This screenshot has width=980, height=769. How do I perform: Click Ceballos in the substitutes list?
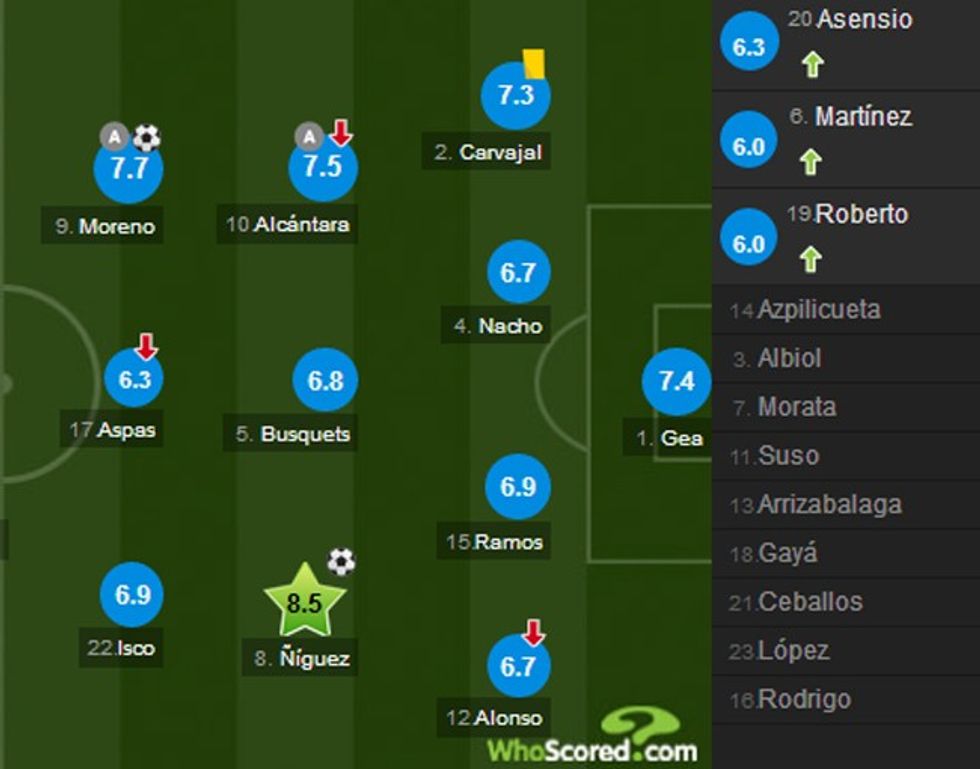point(810,602)
